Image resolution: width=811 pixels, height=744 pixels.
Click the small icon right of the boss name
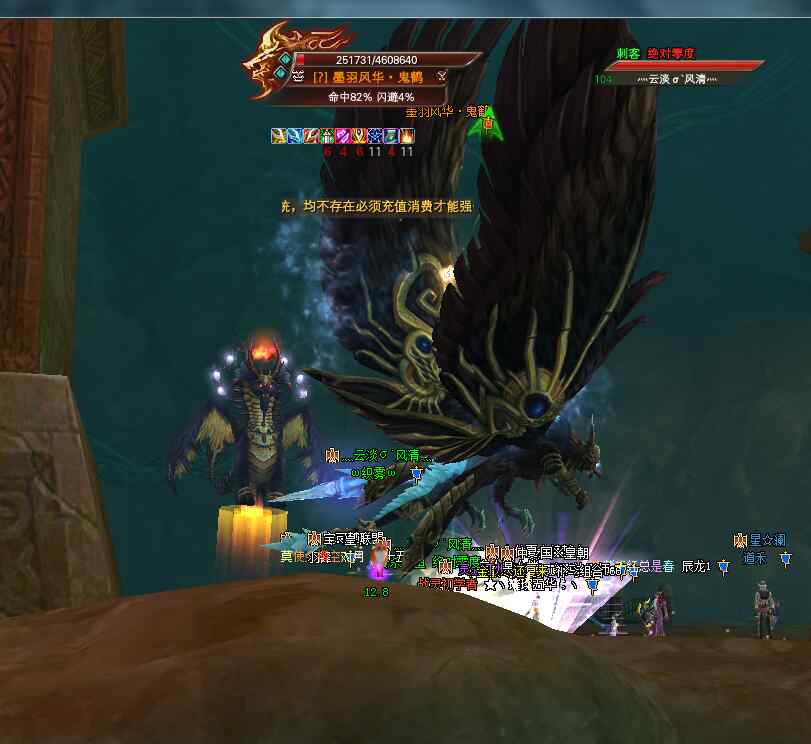click(441, 76)
